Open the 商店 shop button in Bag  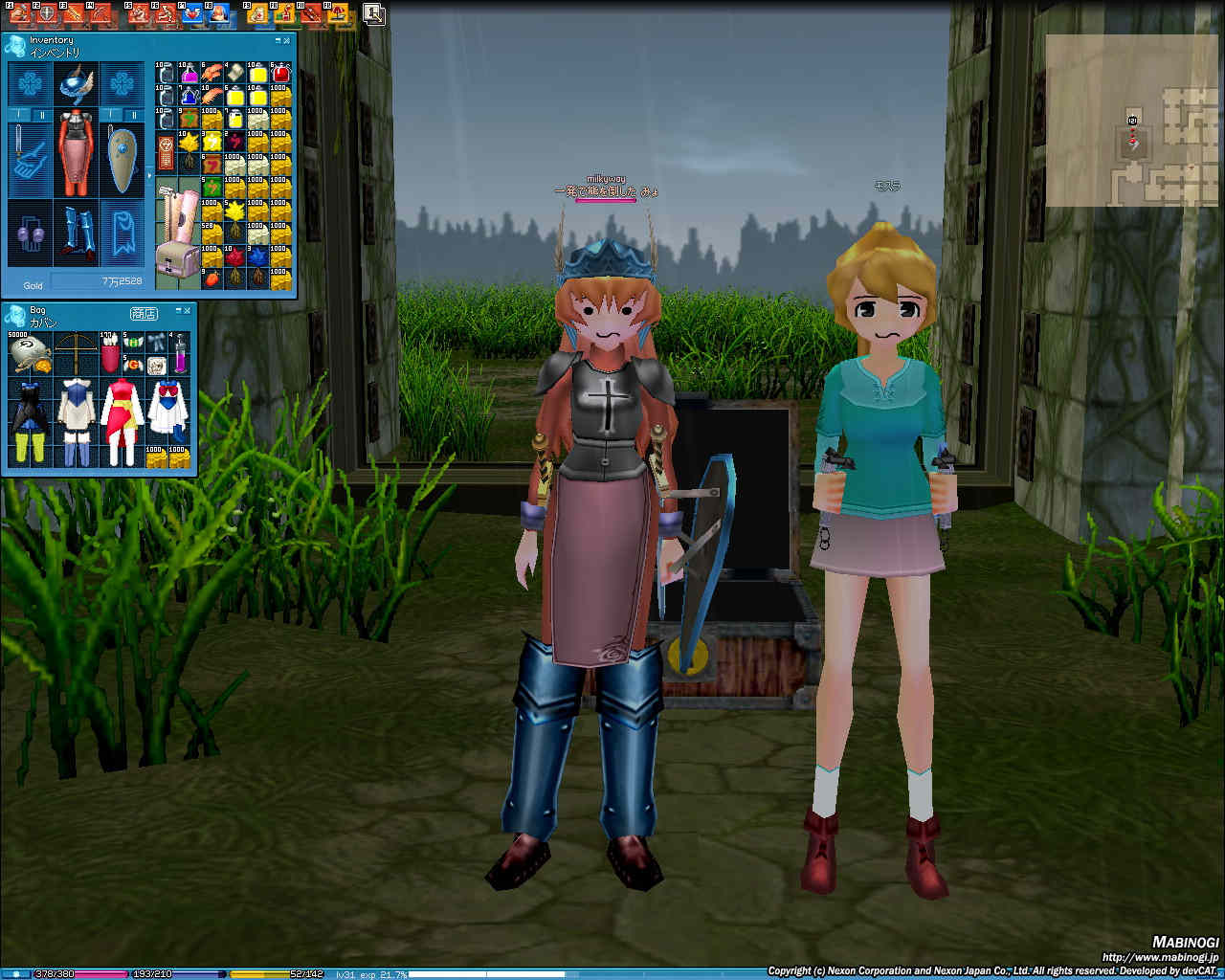click(144, 313)
